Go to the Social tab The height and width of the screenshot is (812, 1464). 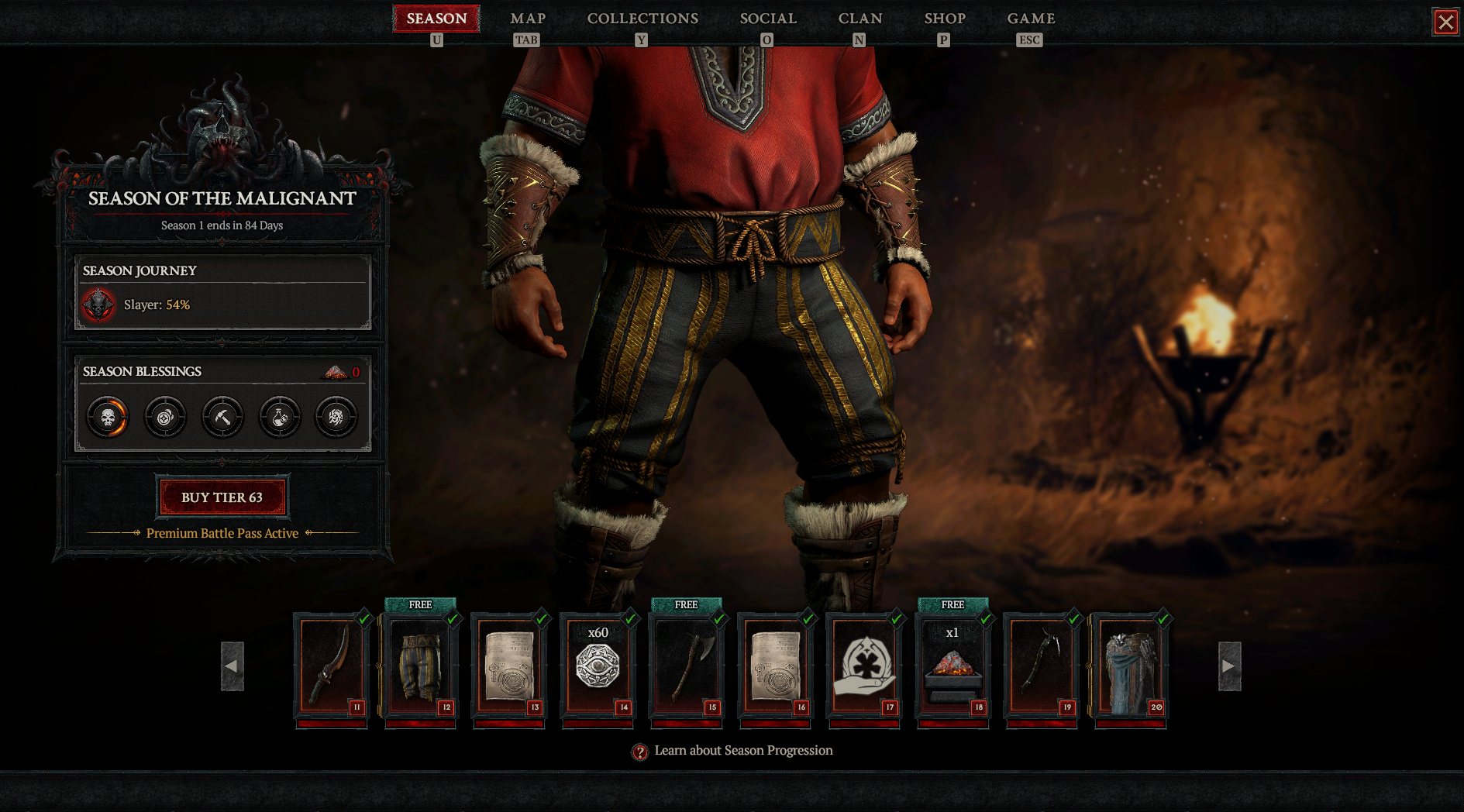coord(768,19)
